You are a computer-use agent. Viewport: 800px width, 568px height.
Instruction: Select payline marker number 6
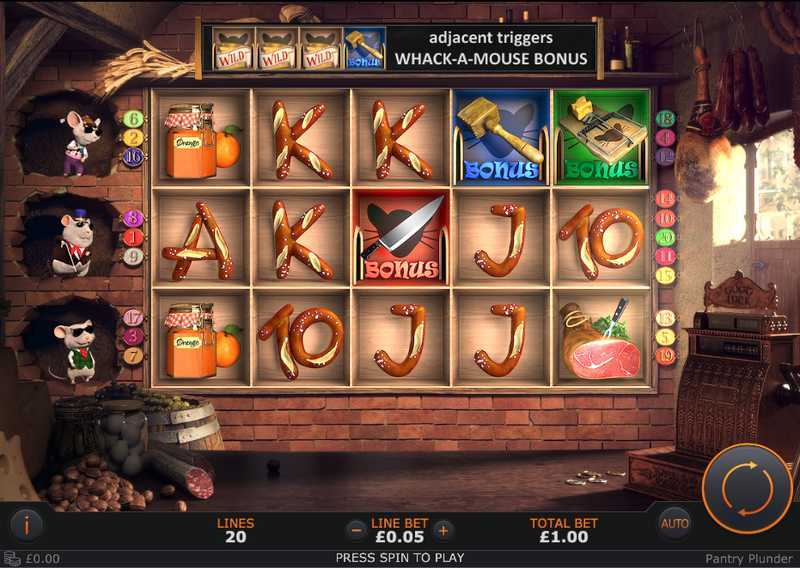[x=134, y=118]
